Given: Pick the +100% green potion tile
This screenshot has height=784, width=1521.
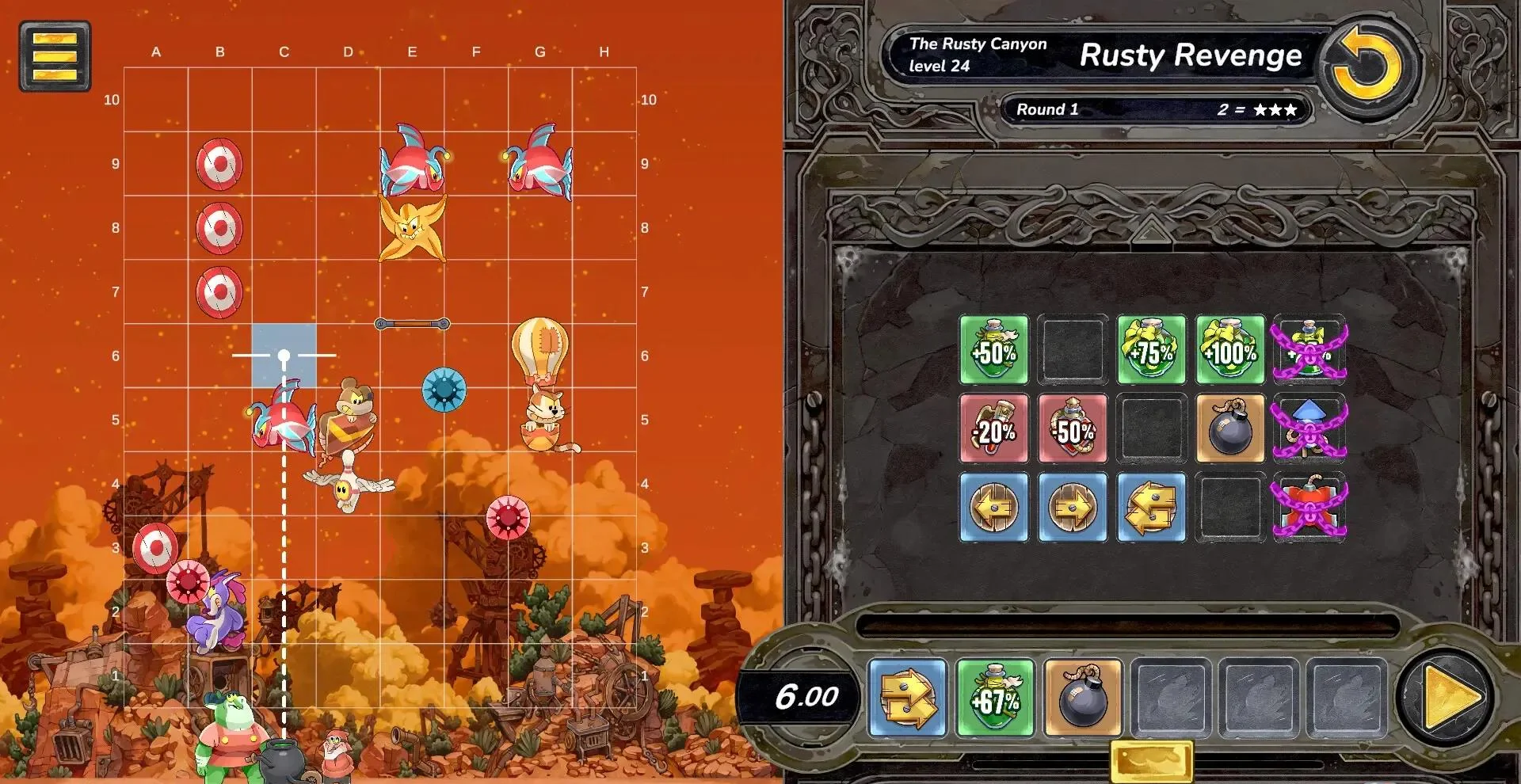Looking at the screenshot, I should [x=1230, y=349].
